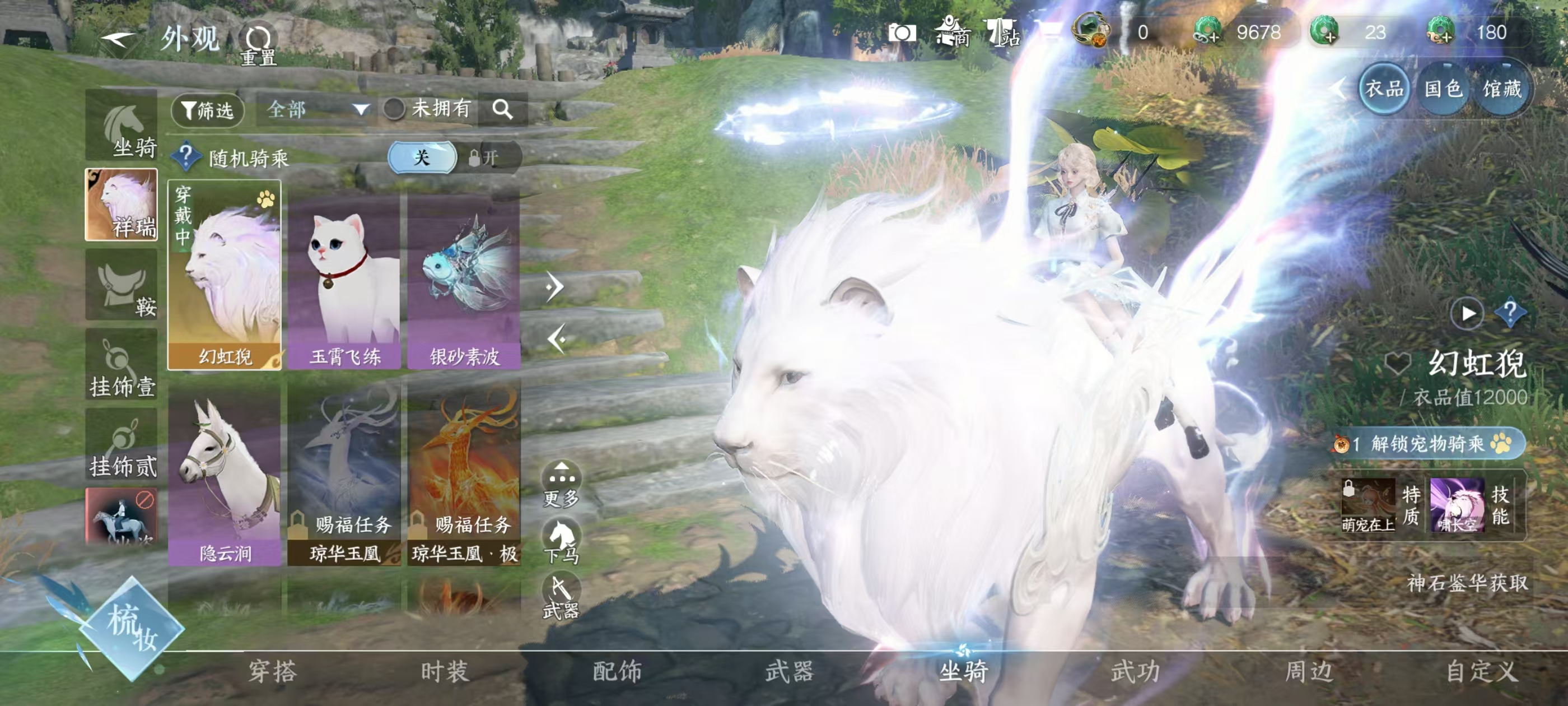Pick the 隐云涧 white donkey mount
The image size is (1568, 706).
coord(225,478)
